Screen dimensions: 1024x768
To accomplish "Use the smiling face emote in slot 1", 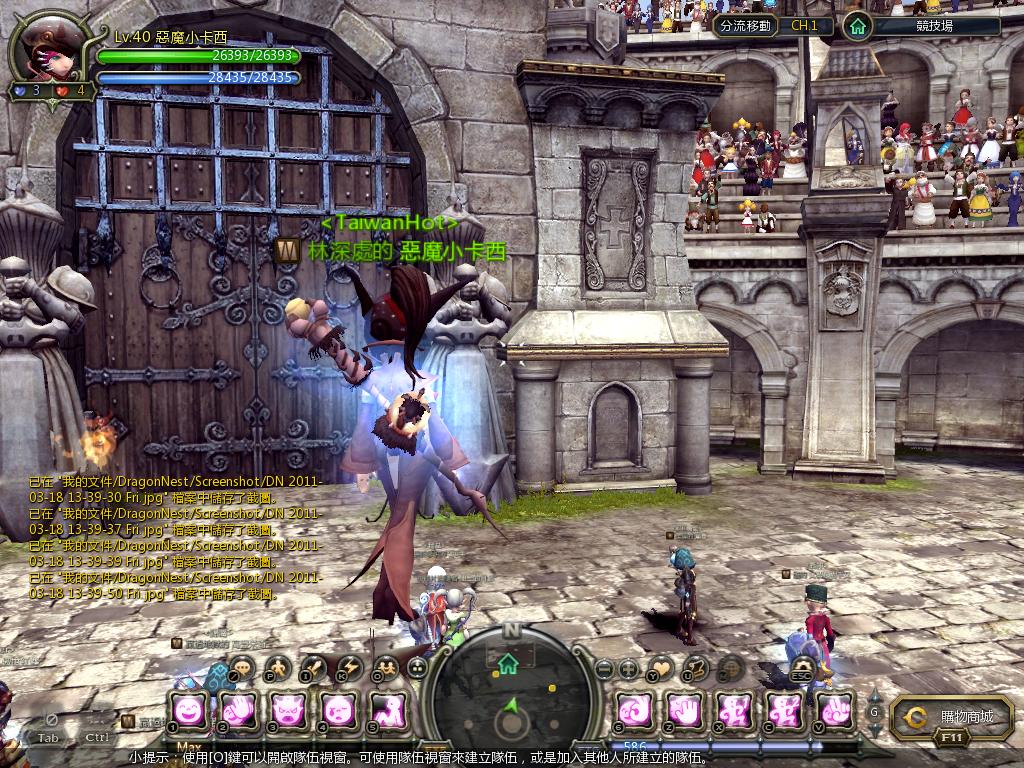I will point(189,709).
